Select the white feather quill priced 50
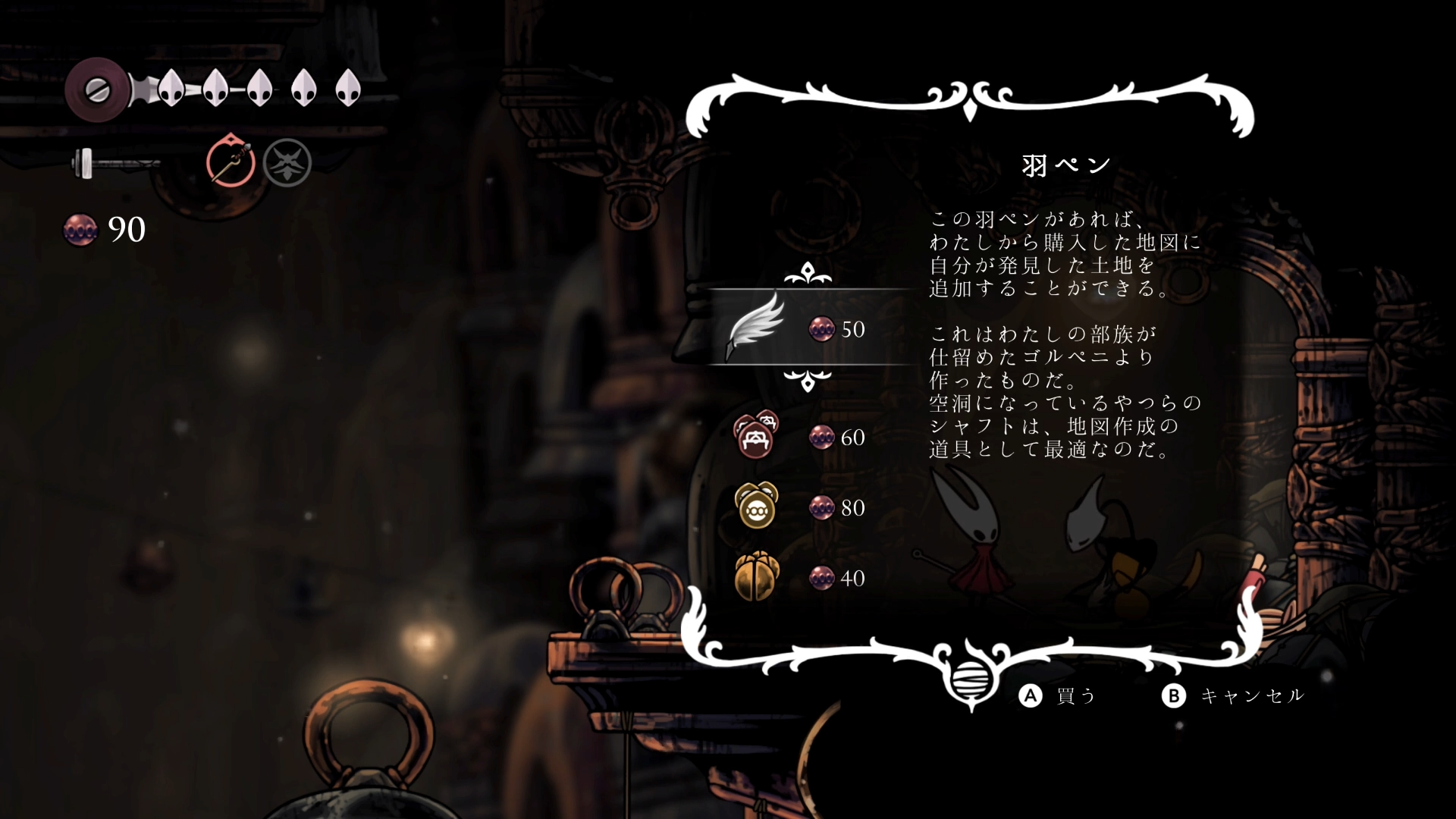The image size is (1456, 819). 755,327
